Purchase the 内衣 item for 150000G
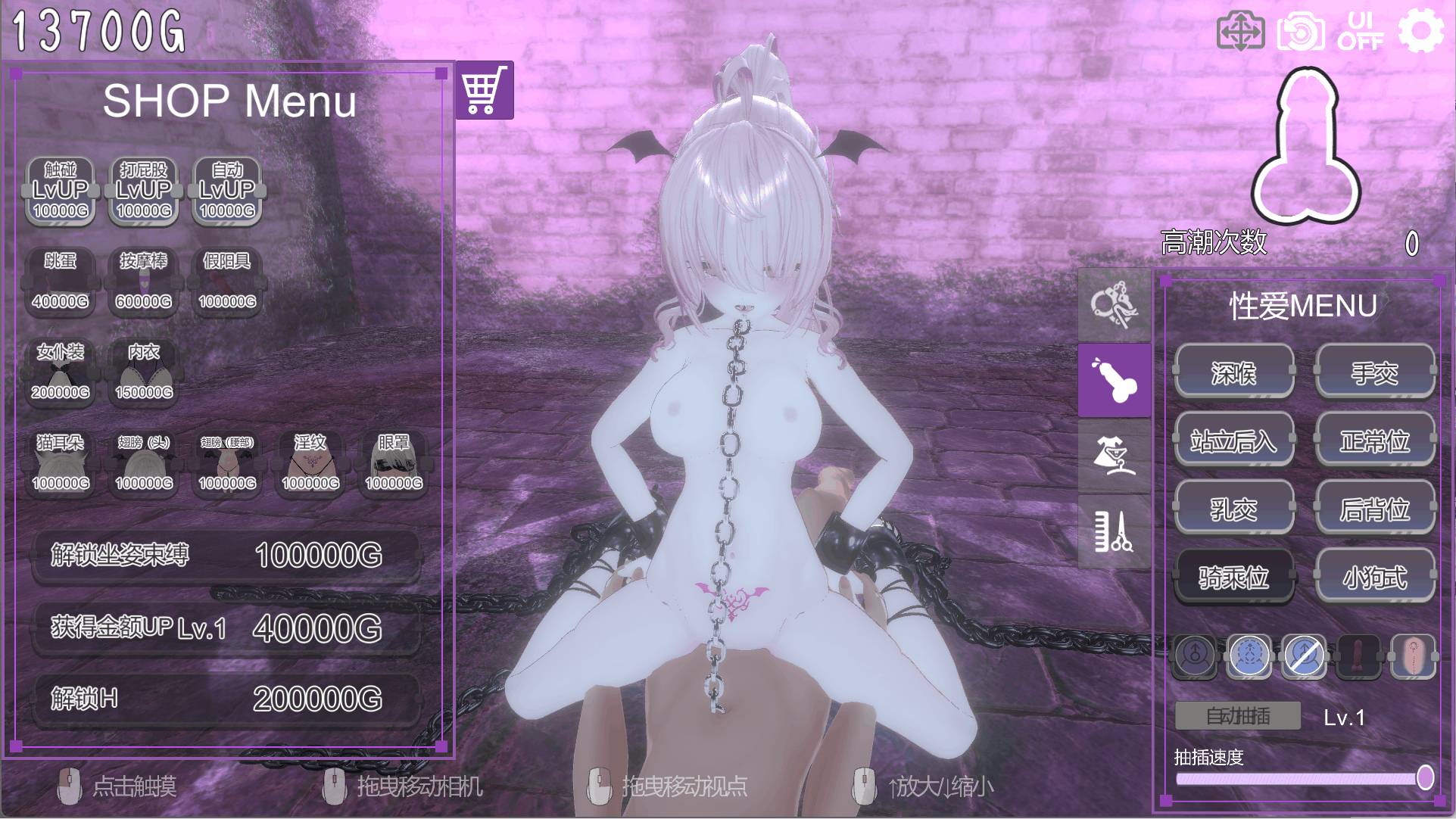1456x819 pixels. [x=144, y=372]
